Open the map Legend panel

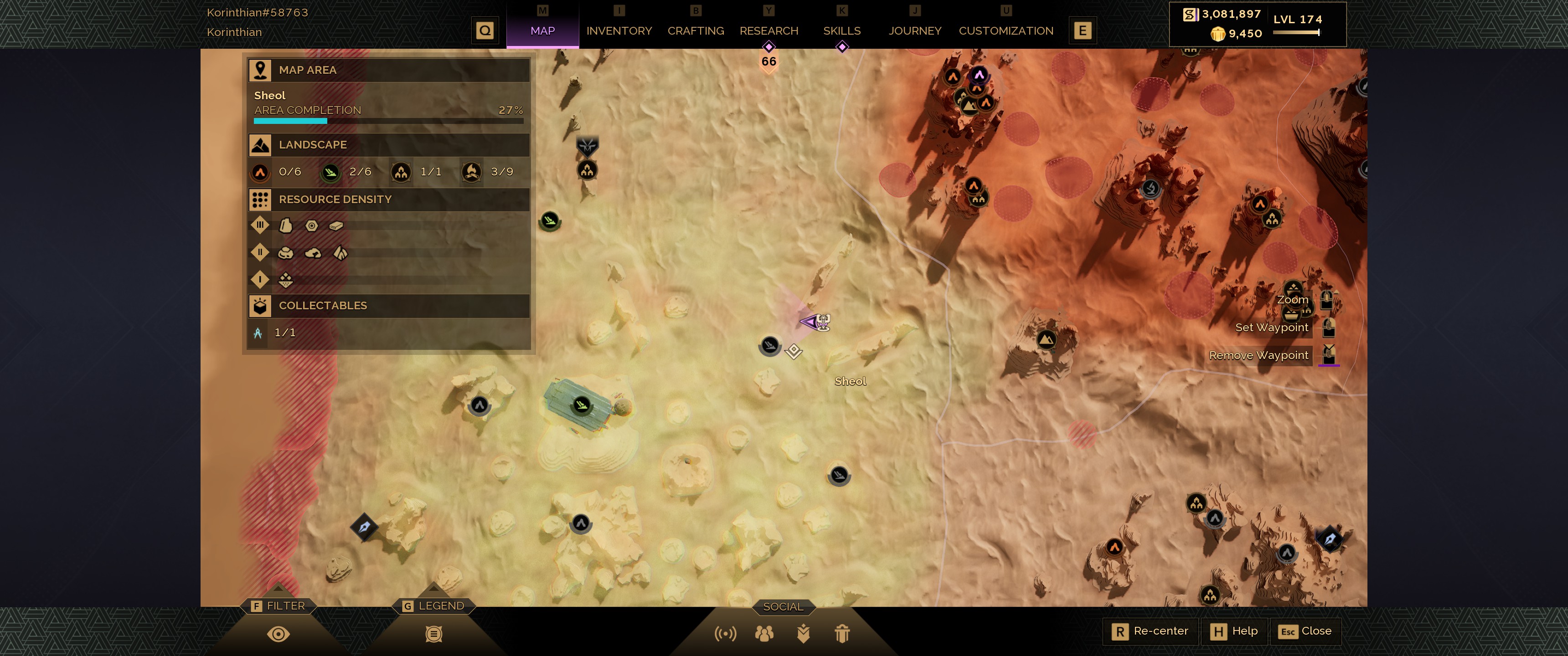(x=433, y=634)
